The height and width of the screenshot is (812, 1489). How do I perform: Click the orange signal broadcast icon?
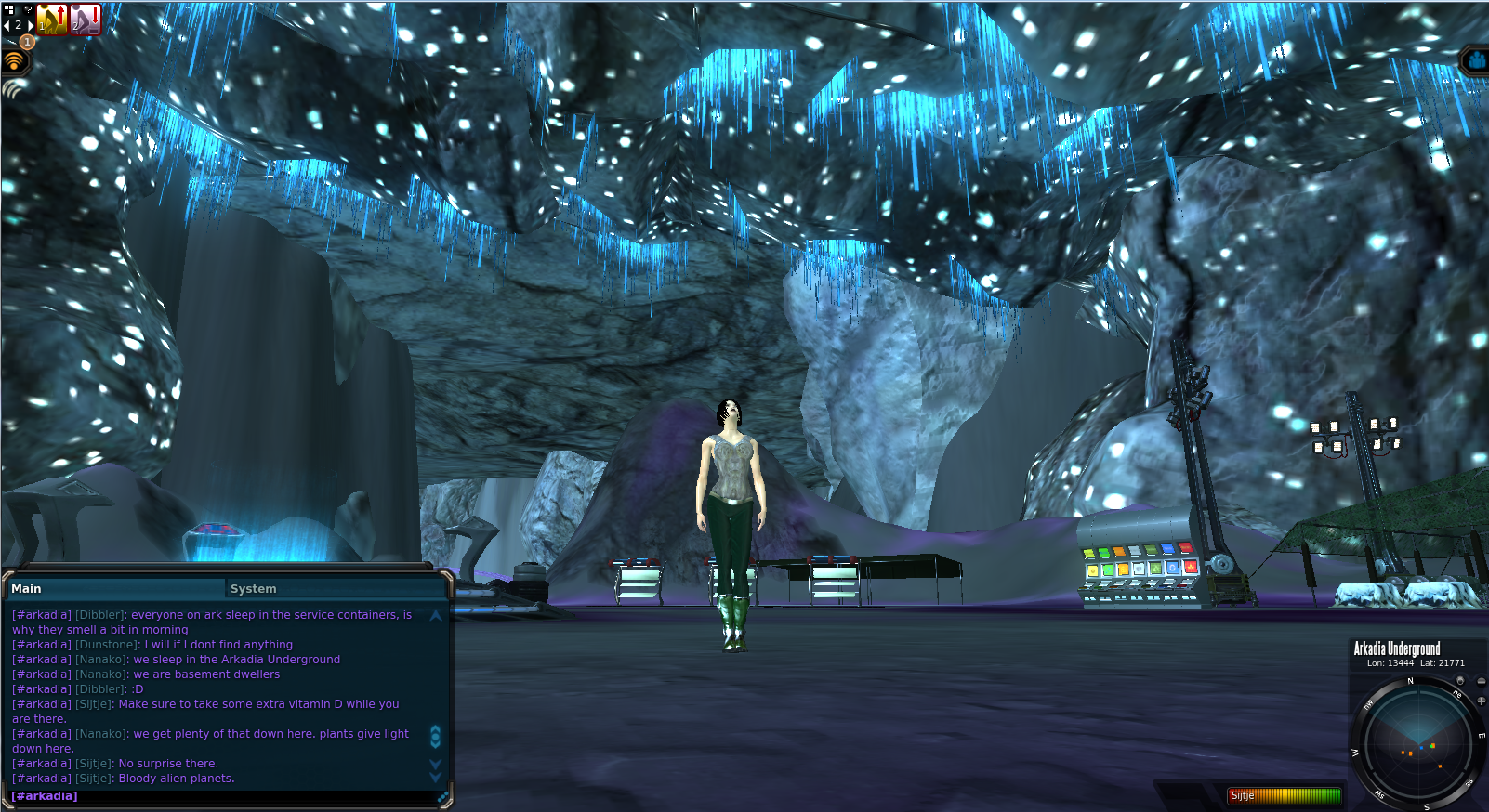pos(14,61)
